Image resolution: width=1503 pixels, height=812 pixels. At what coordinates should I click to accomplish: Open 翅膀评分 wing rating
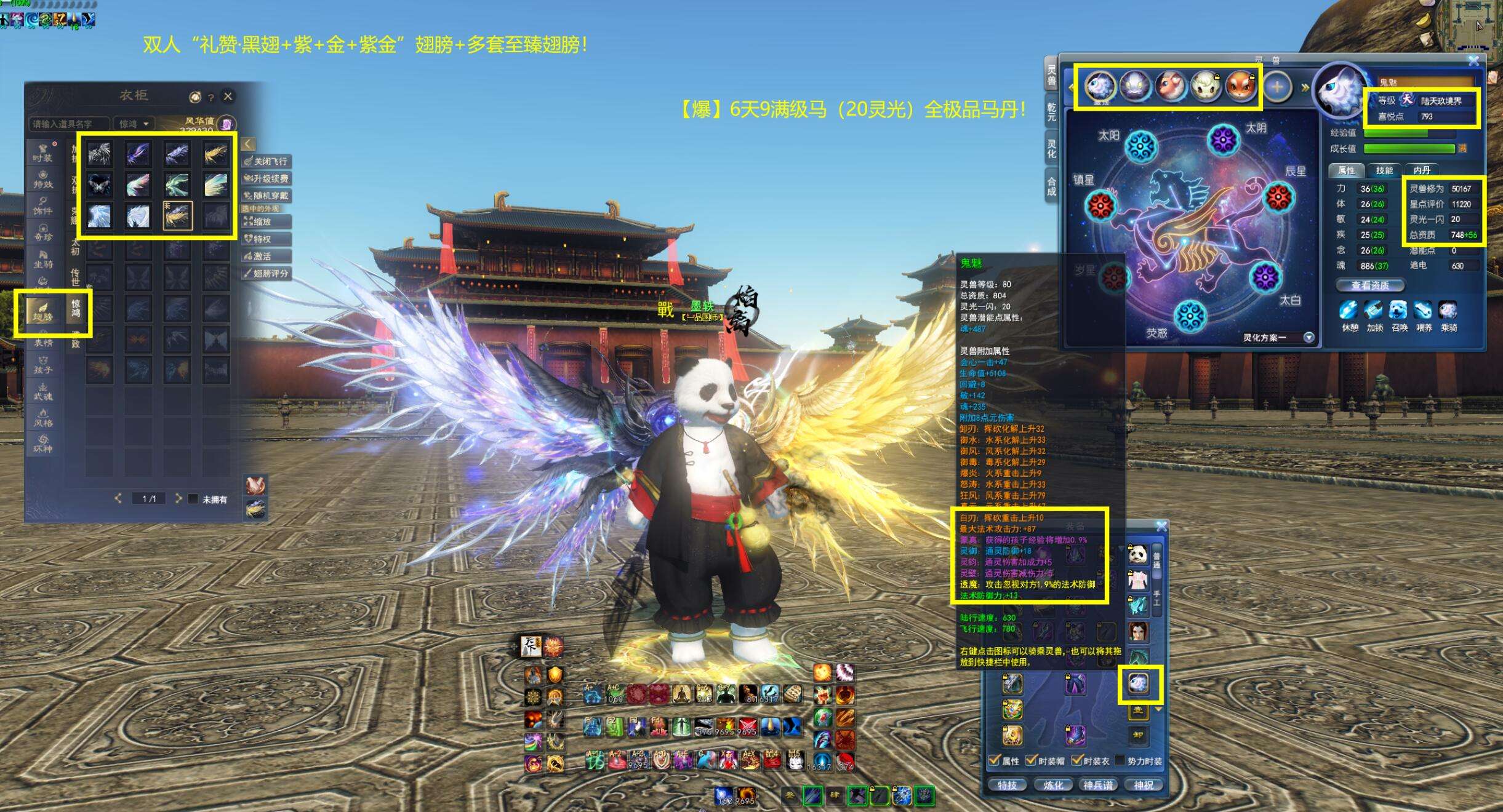coord(267,273)
